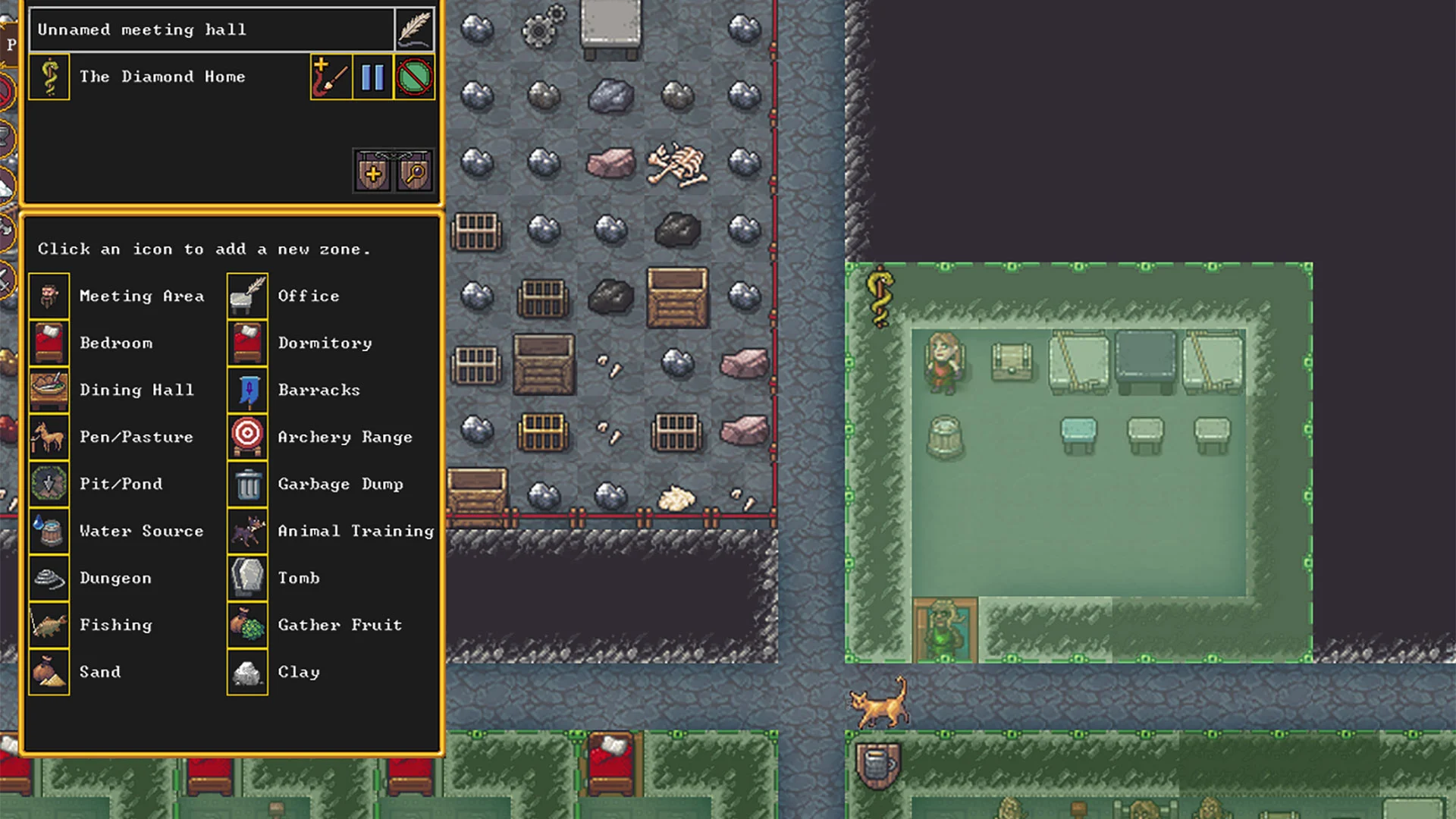
Task: Open the magnifying glass location viewer
Action: (x=413, y=171)
